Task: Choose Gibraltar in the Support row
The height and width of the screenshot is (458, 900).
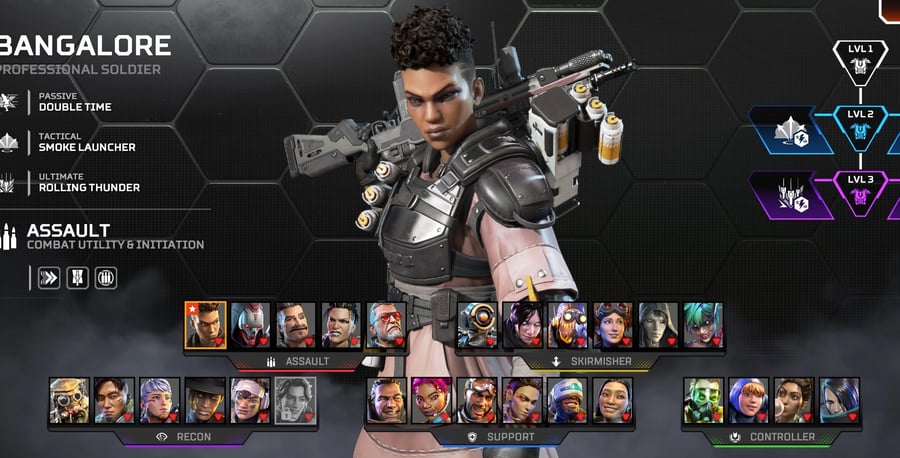Action: 387,400
